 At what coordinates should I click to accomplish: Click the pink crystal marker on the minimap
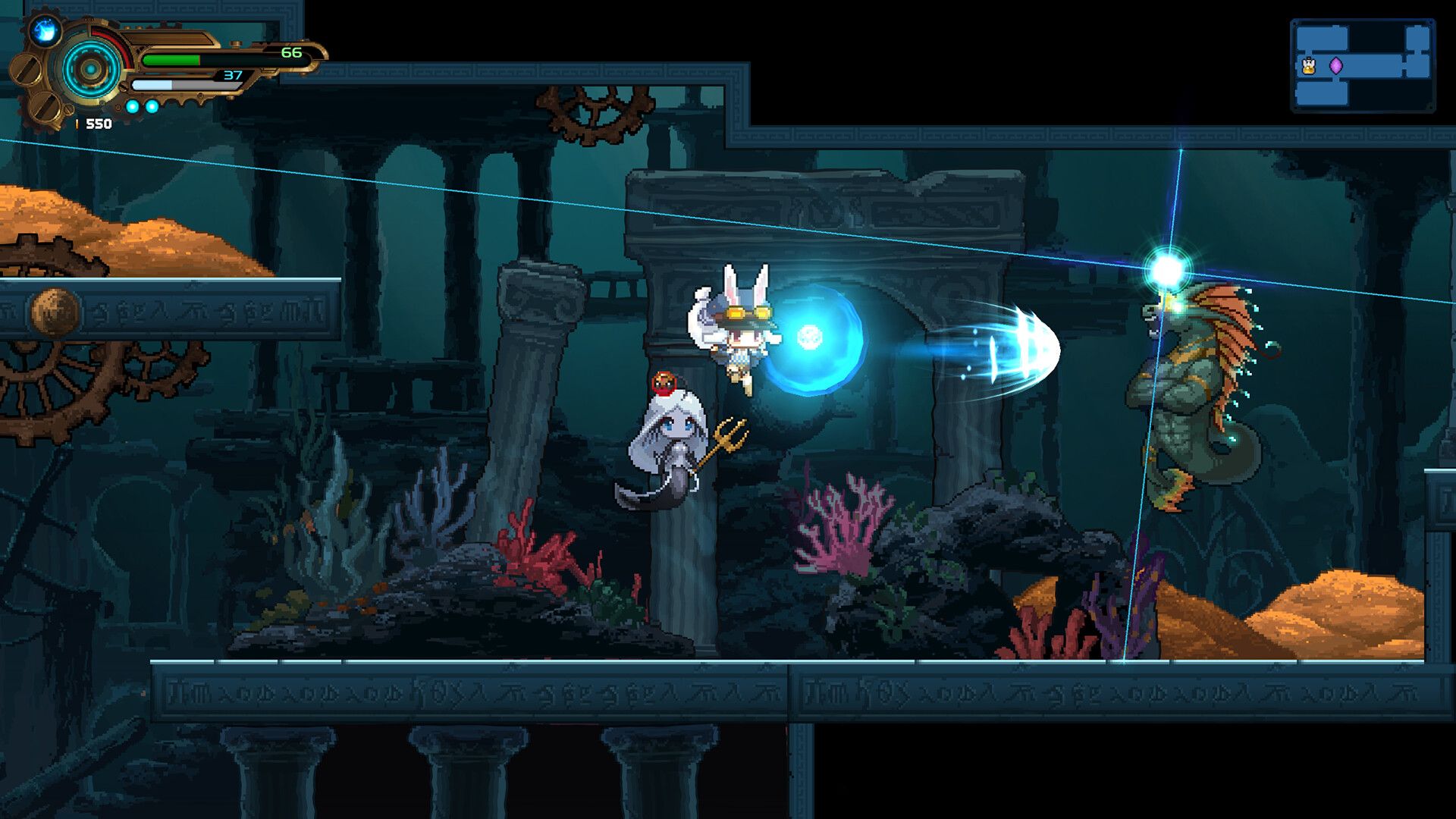(x=1336, y=65)
